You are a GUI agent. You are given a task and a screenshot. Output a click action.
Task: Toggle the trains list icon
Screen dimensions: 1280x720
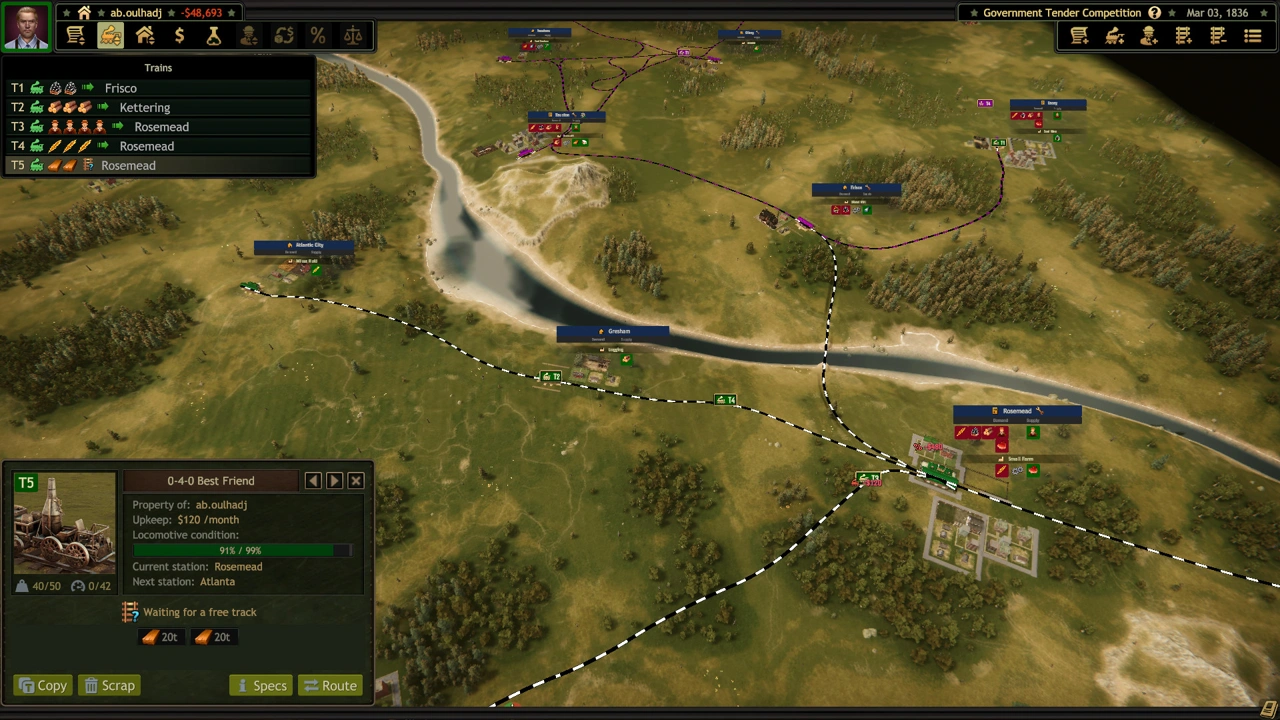pyautogui.click(x=110, y=36)
